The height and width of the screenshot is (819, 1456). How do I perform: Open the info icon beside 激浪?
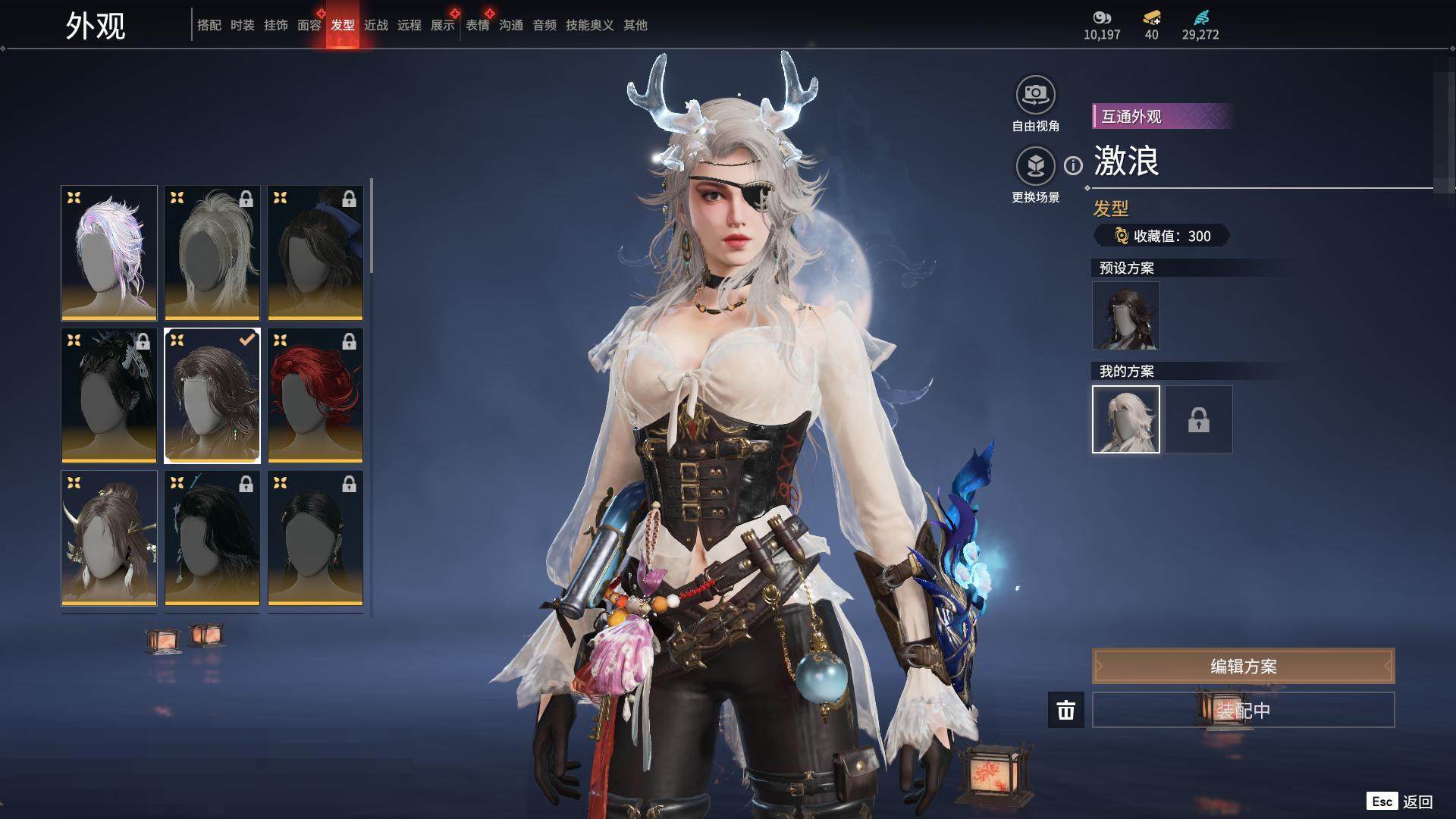[1073, 165]
